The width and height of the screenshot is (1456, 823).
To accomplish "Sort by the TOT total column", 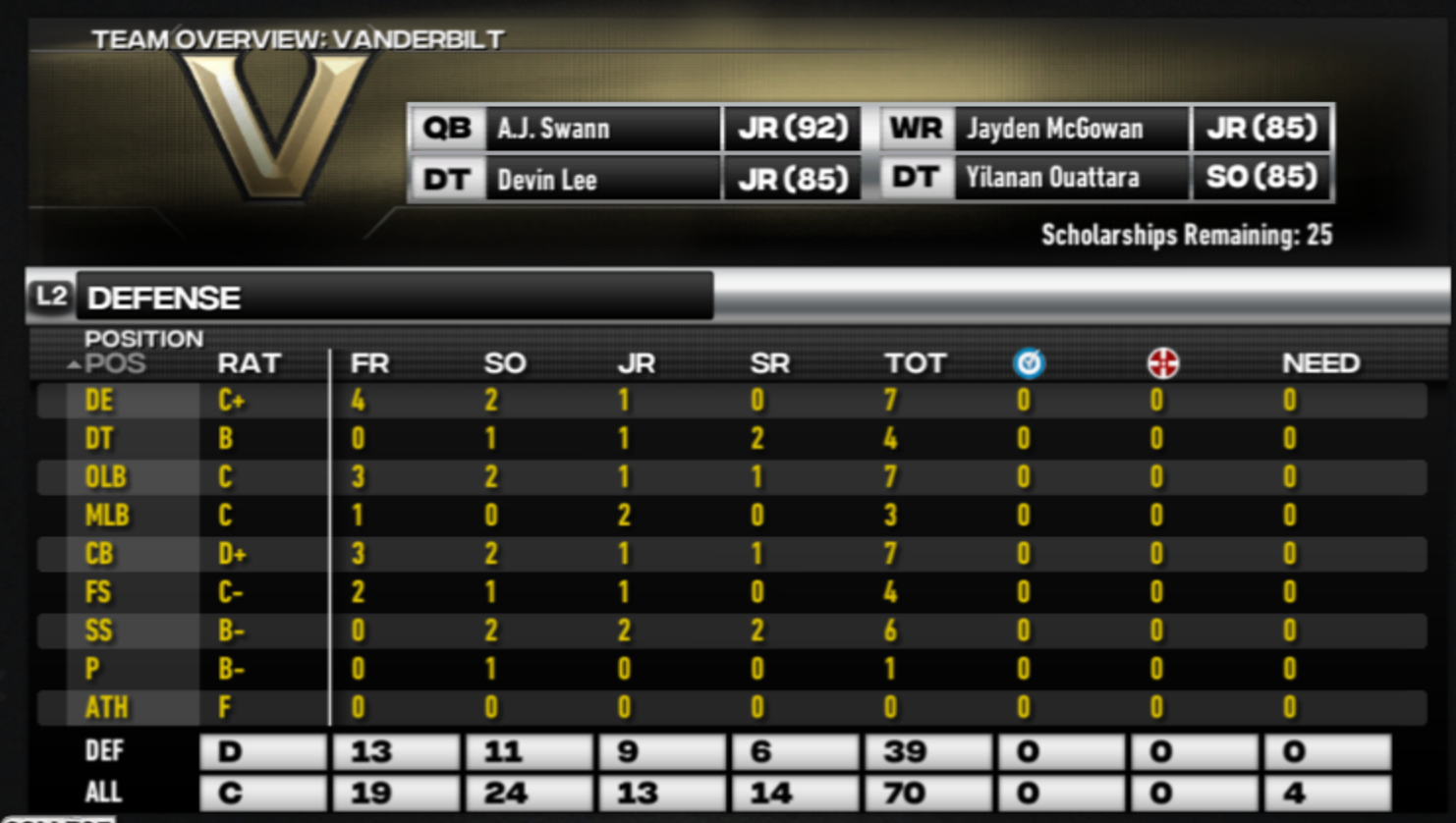I will coord(914,364).
